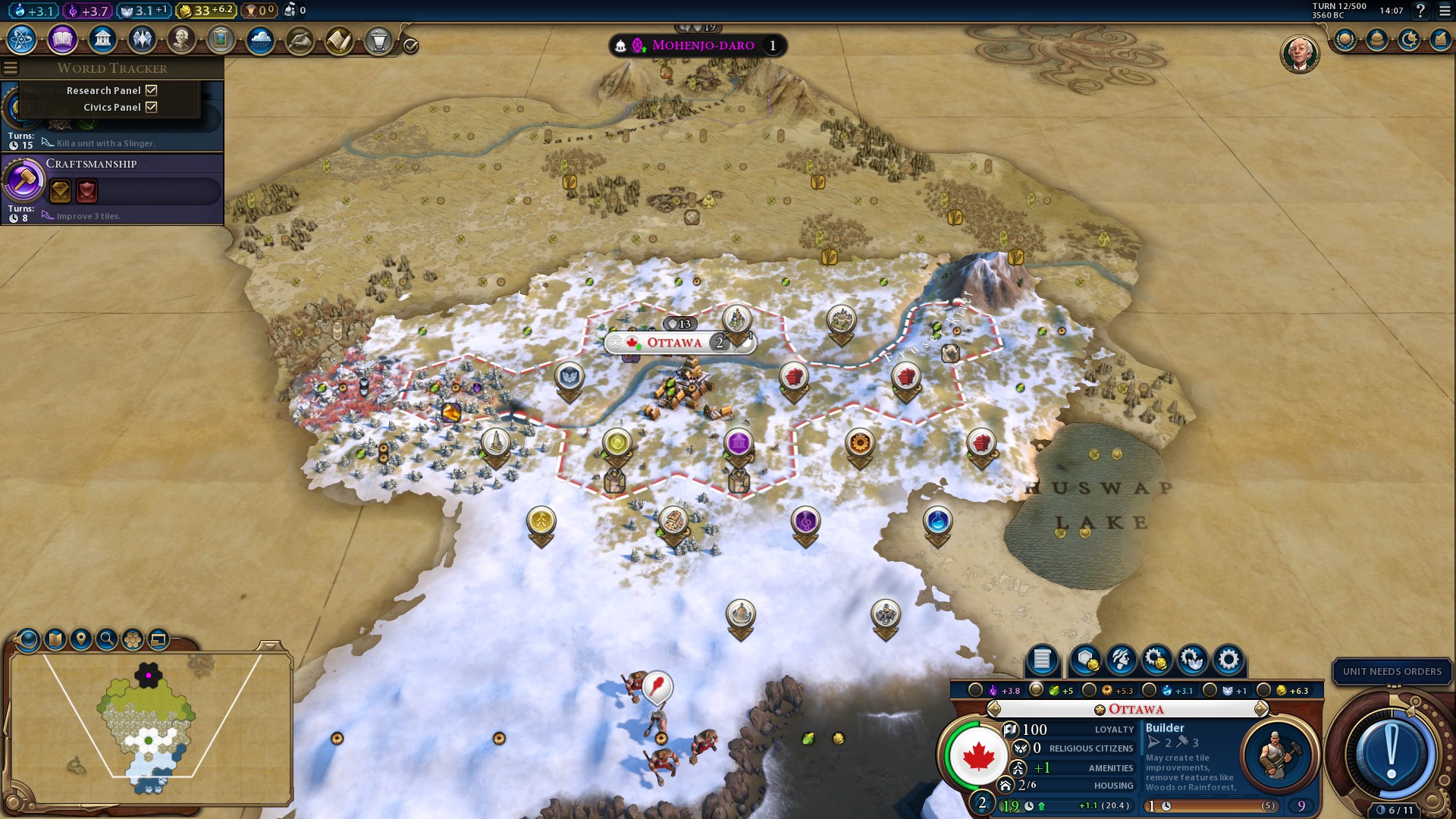The image size is (1456, 819).
Task: Open the World Tracker hamburger menu
Action: pos(11,68)
